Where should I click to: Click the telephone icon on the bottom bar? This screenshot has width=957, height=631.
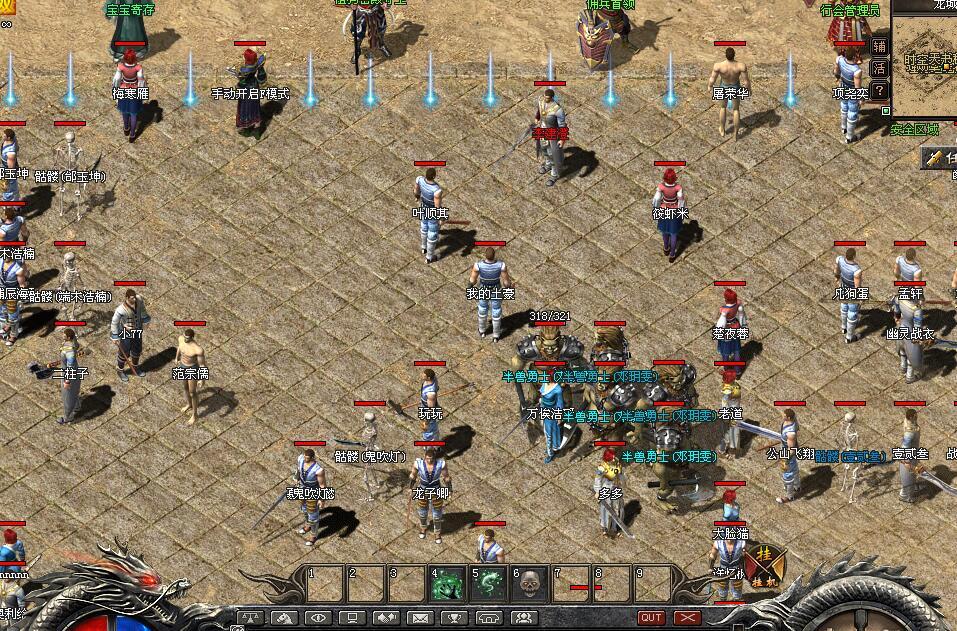coord(489,618)
